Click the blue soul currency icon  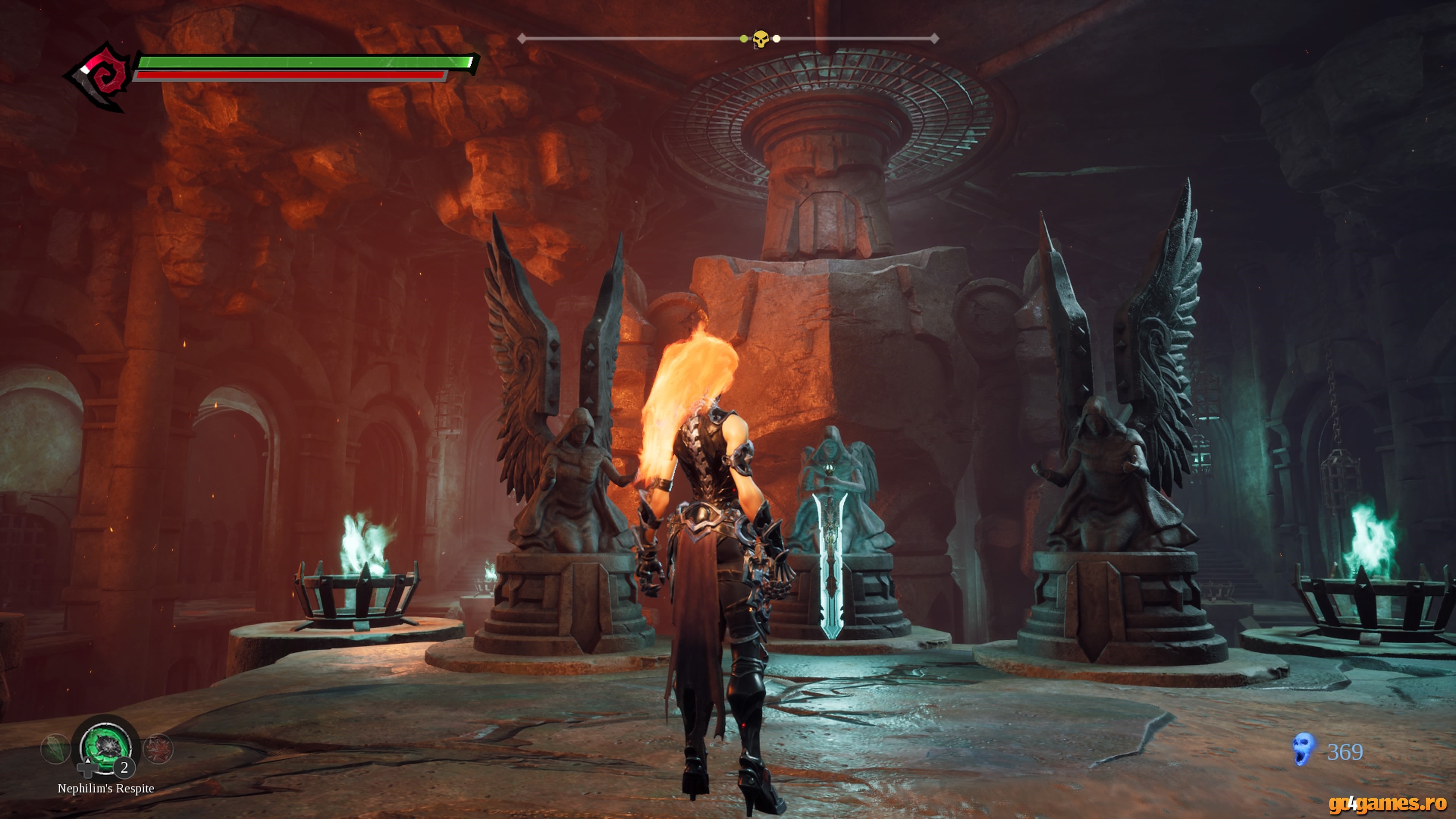coord(1304,750)
